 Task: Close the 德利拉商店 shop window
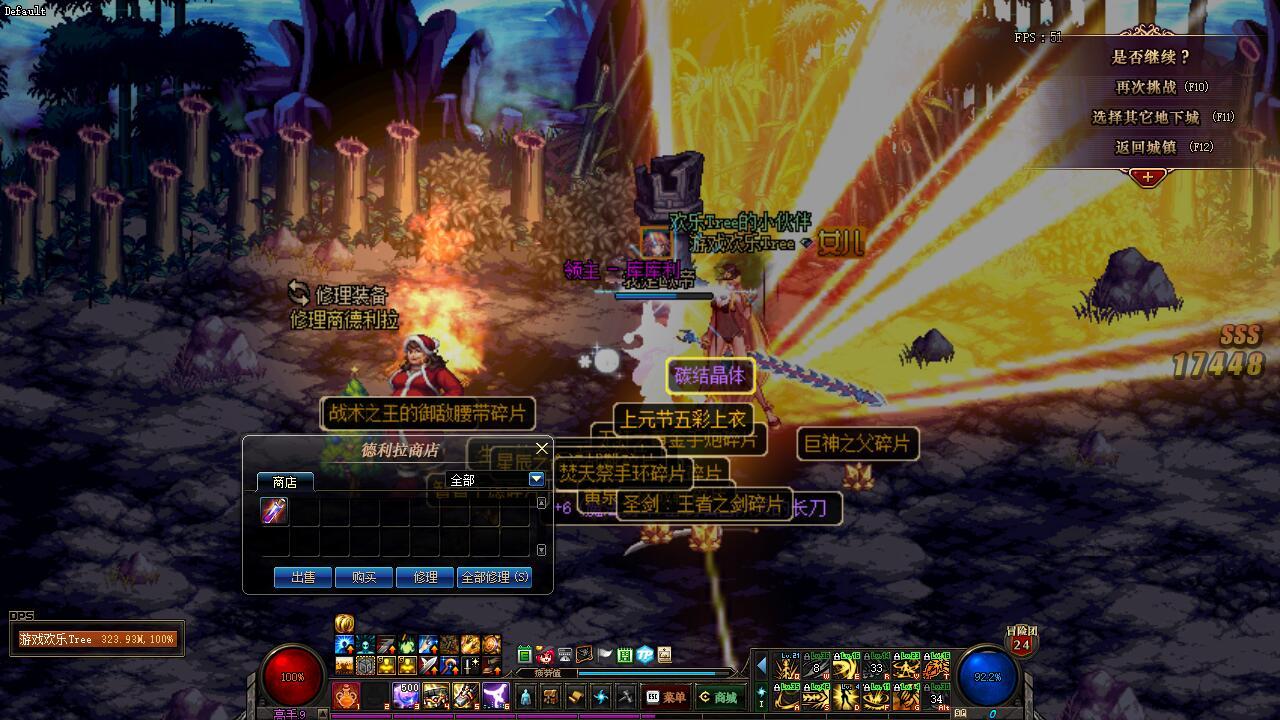542,448
